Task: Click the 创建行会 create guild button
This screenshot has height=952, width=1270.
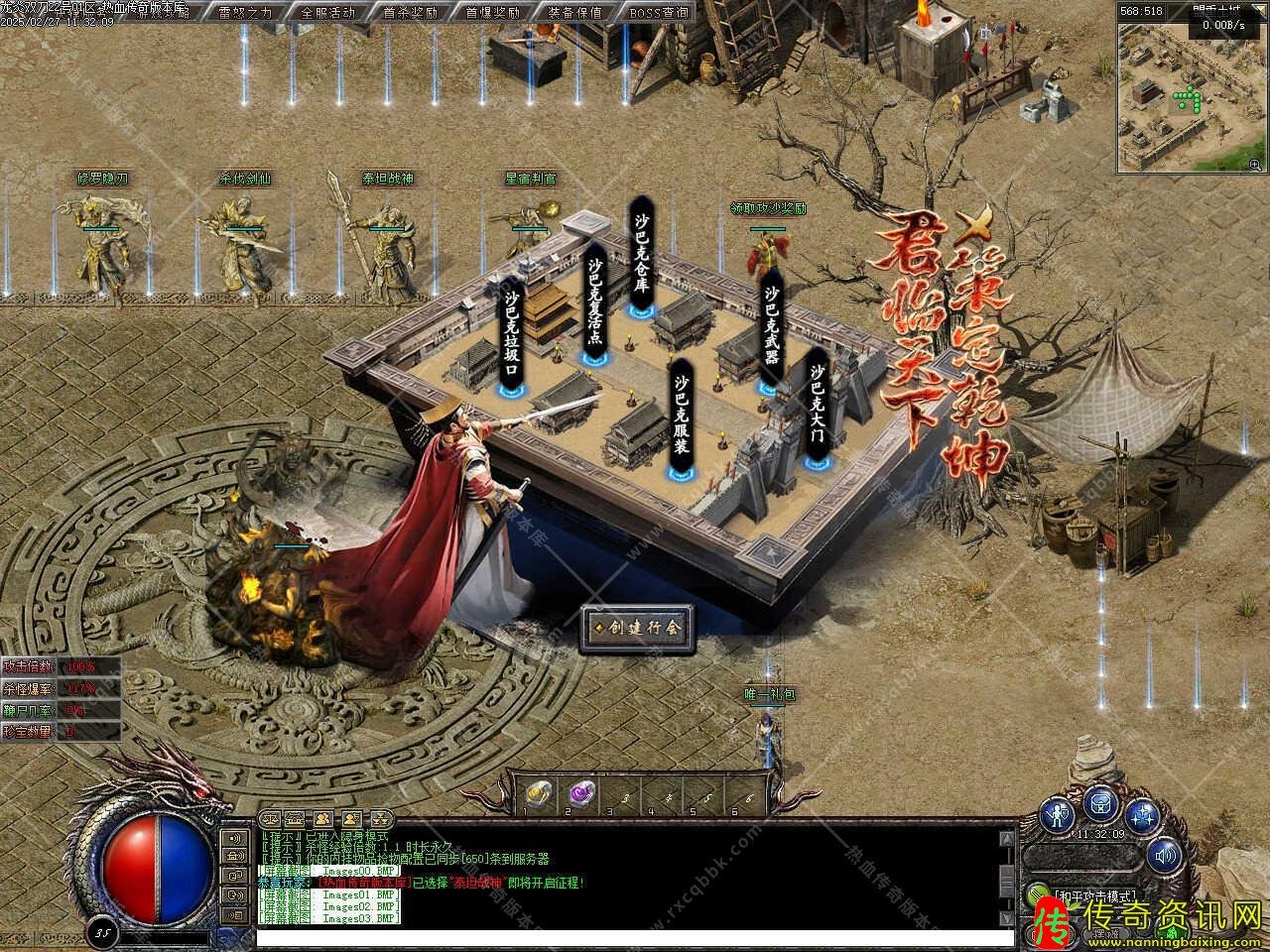Action: [x=637, y=627]
